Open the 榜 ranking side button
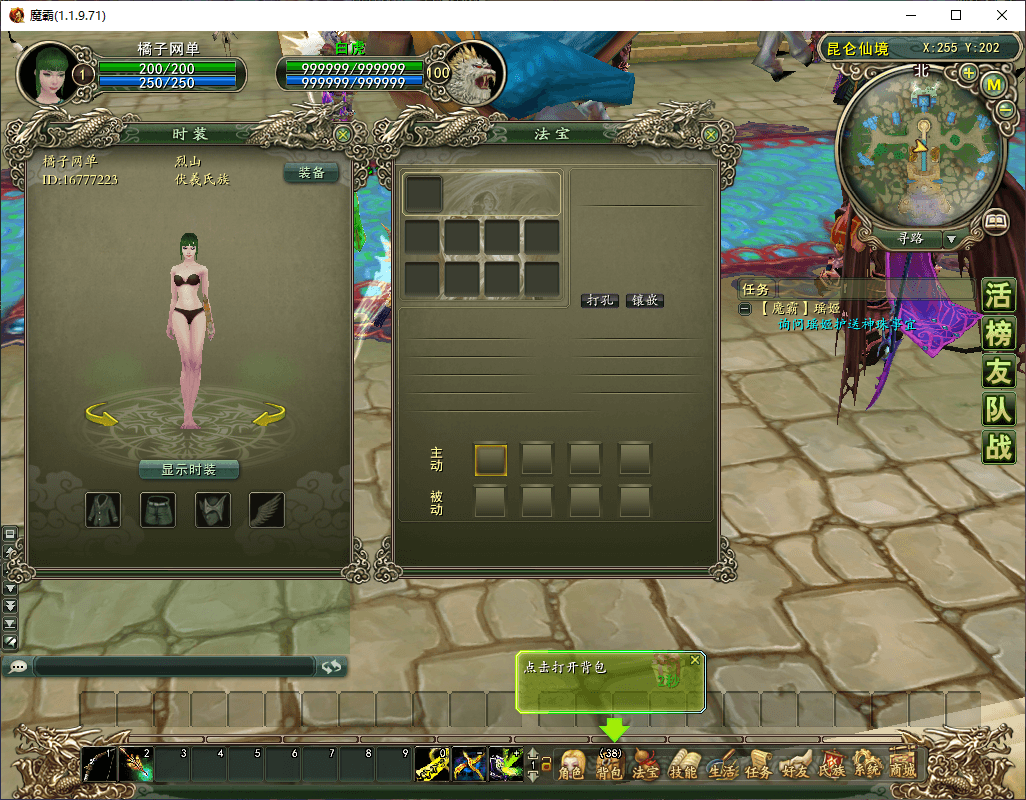The image size is (1026, 800). click(999, 334)
